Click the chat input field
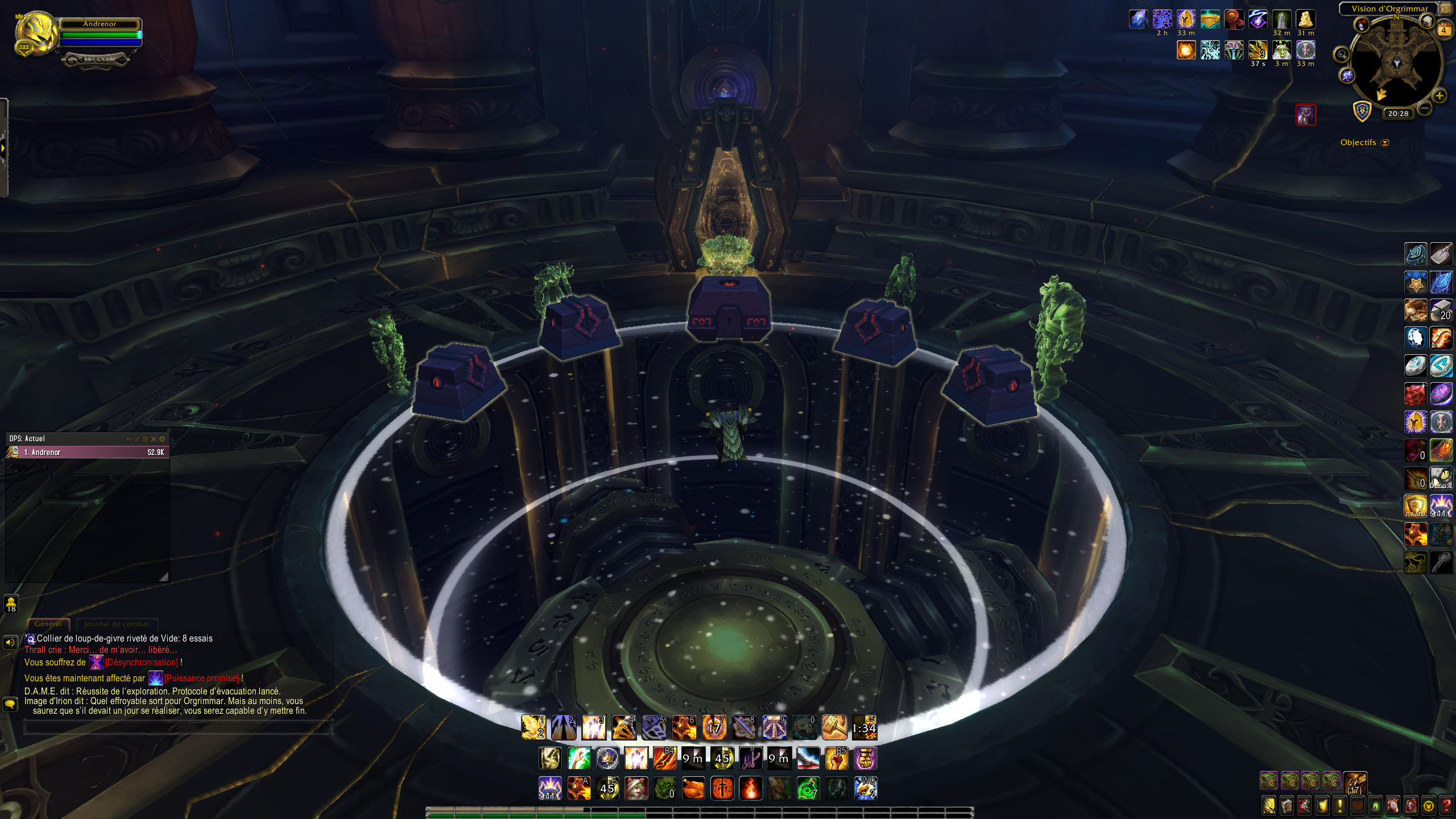1456x819 pixels. pyautogui.click(x=177, y=727)
